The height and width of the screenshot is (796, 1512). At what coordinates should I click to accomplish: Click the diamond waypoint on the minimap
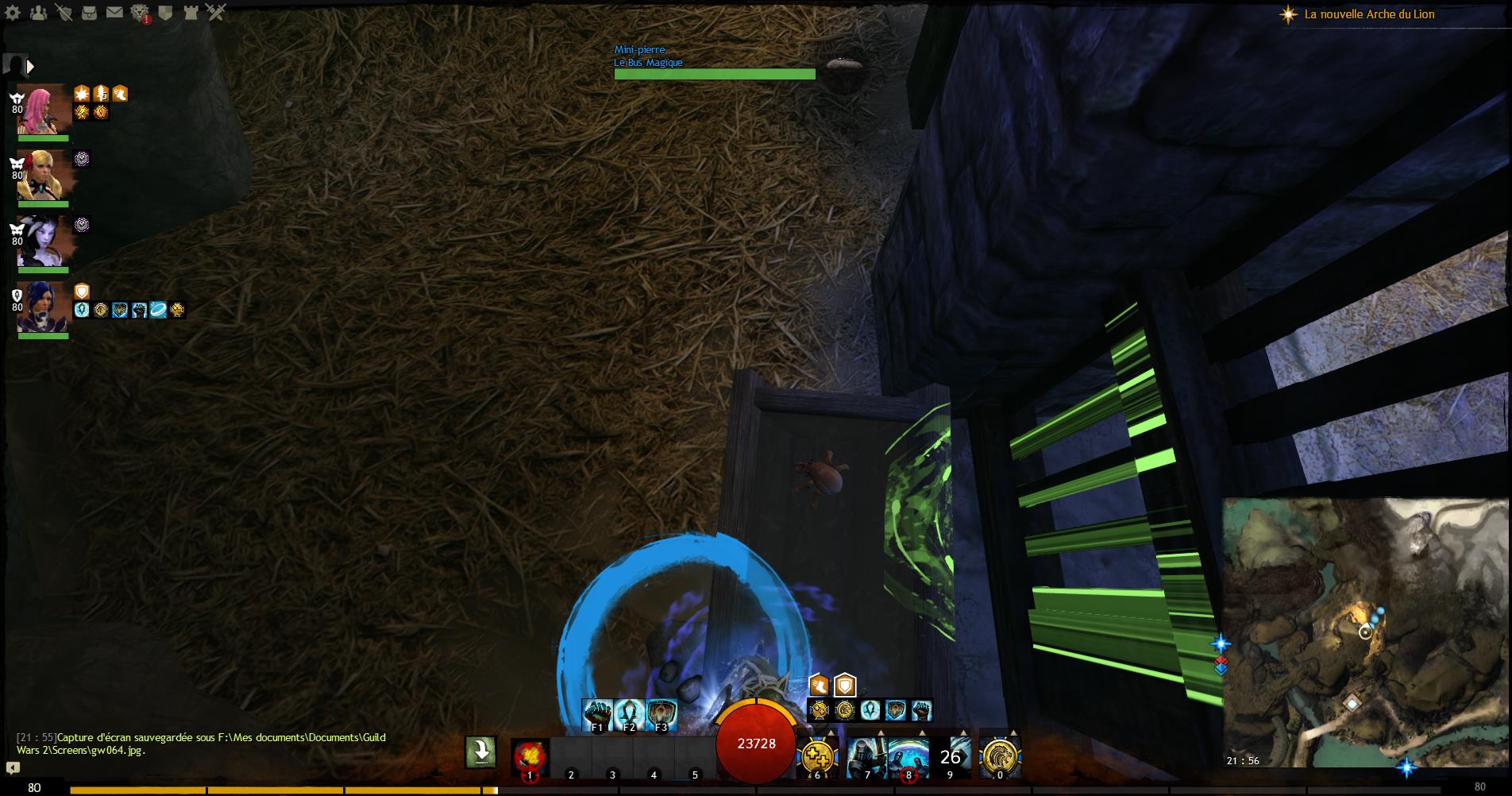(x=1352, y=704)
